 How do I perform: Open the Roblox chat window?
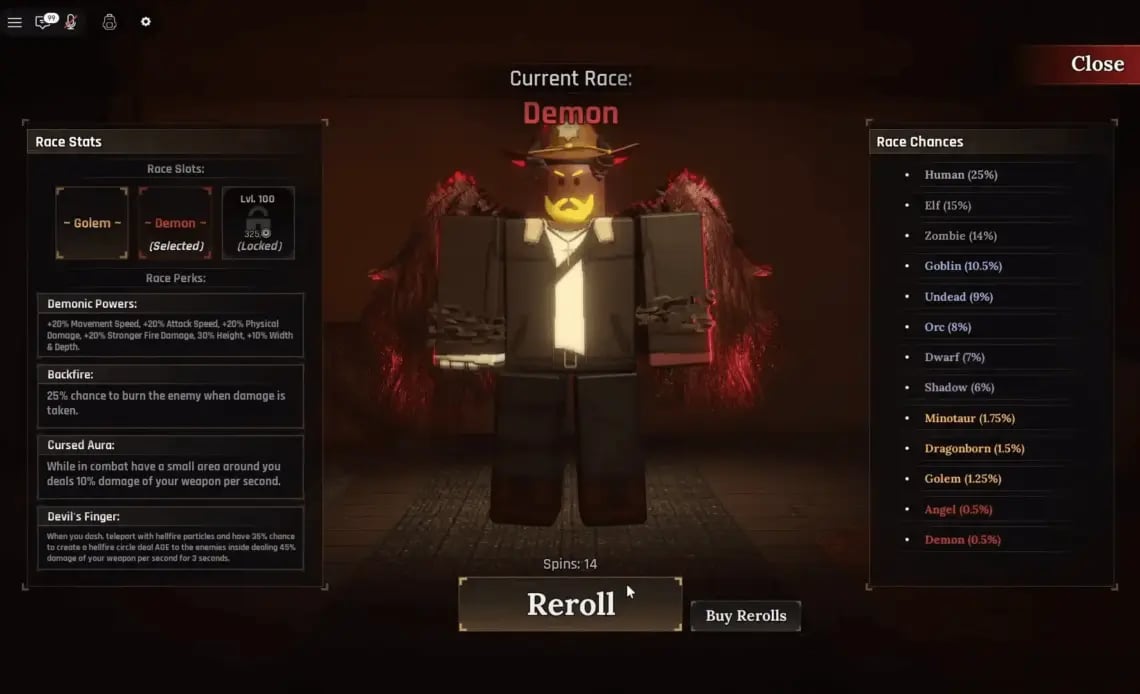(44, 22)
